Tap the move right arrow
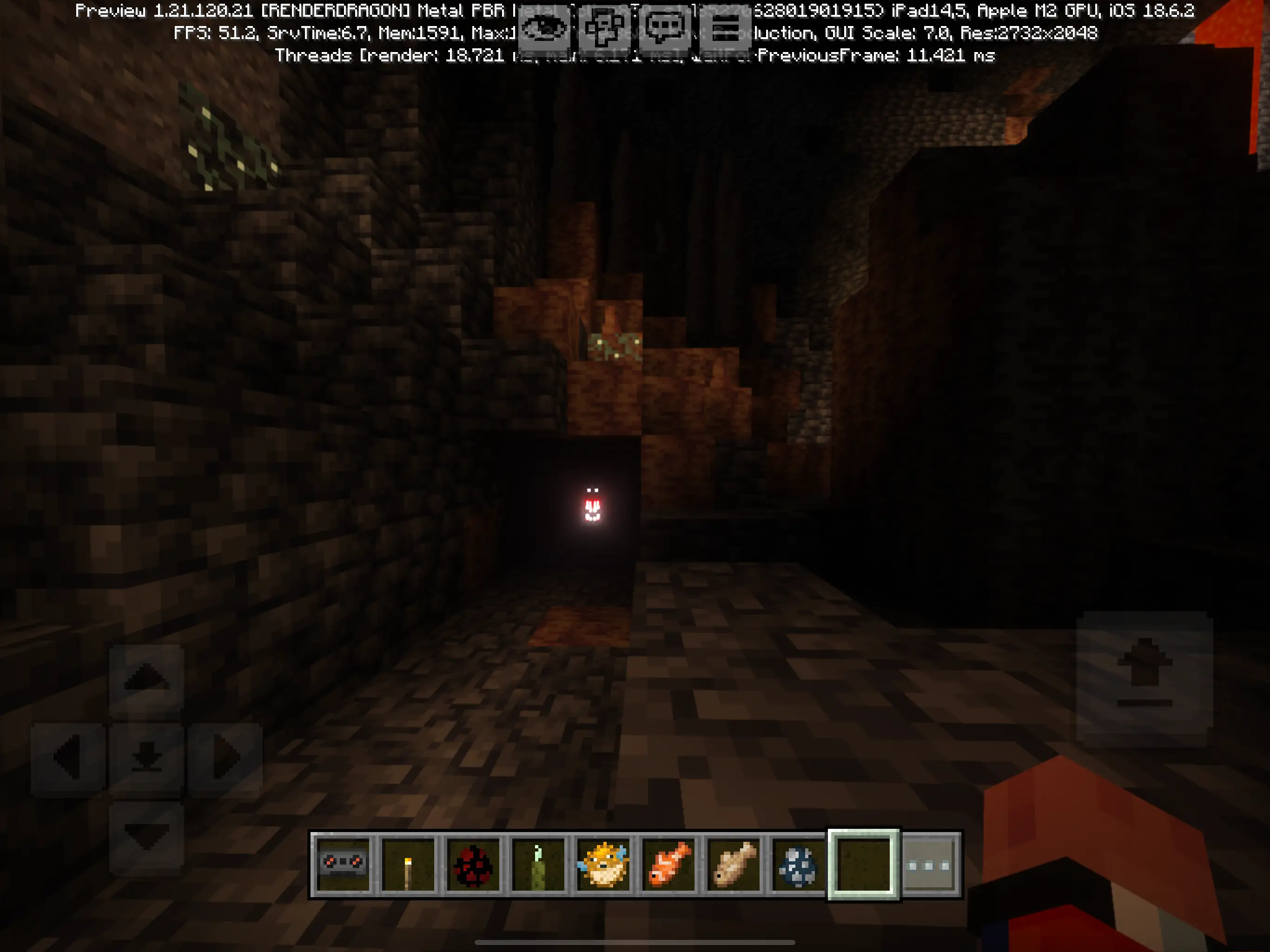The width and height of the screenshot is (1270, 952). click(x=225, y=758)
